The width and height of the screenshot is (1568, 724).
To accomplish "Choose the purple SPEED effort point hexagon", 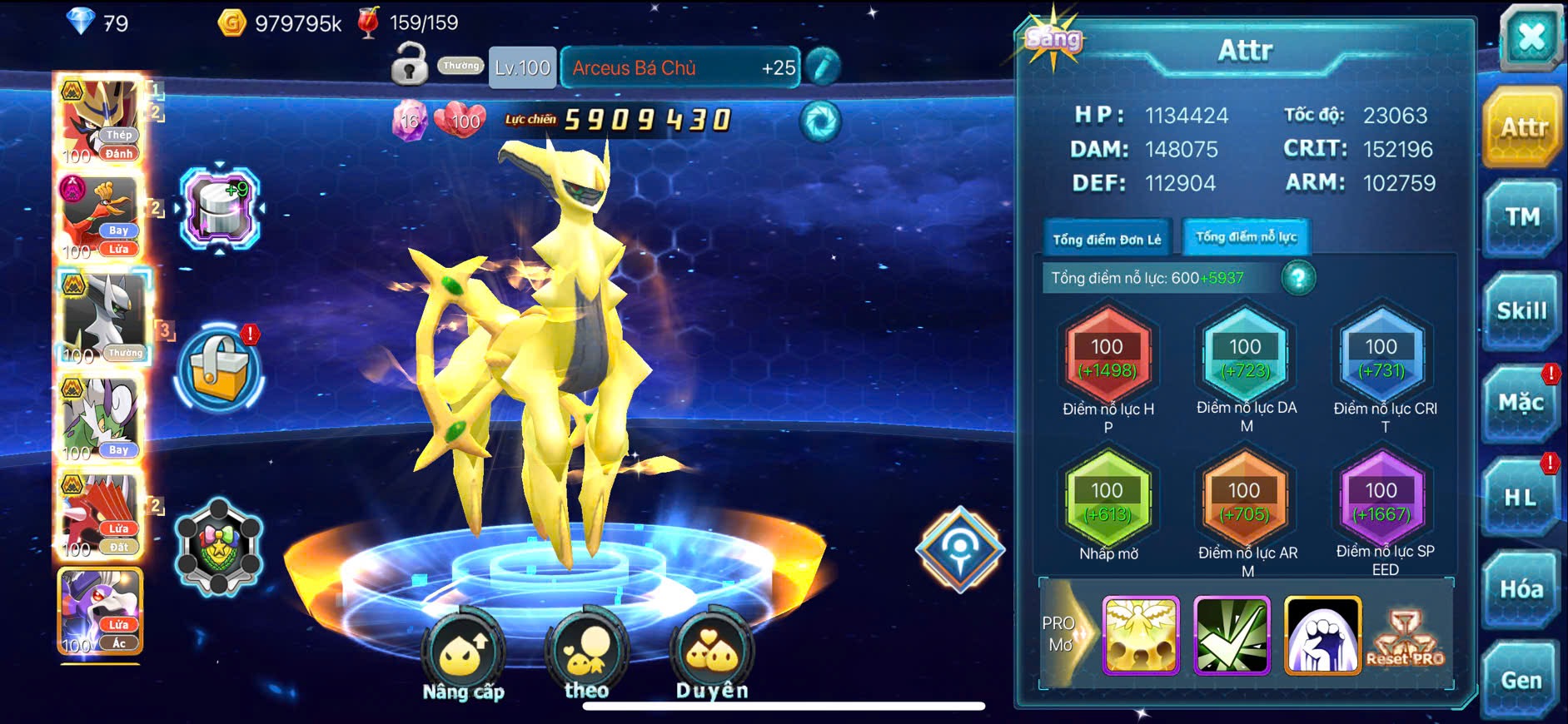I will pyautogui.click(x=1381, y=501).
